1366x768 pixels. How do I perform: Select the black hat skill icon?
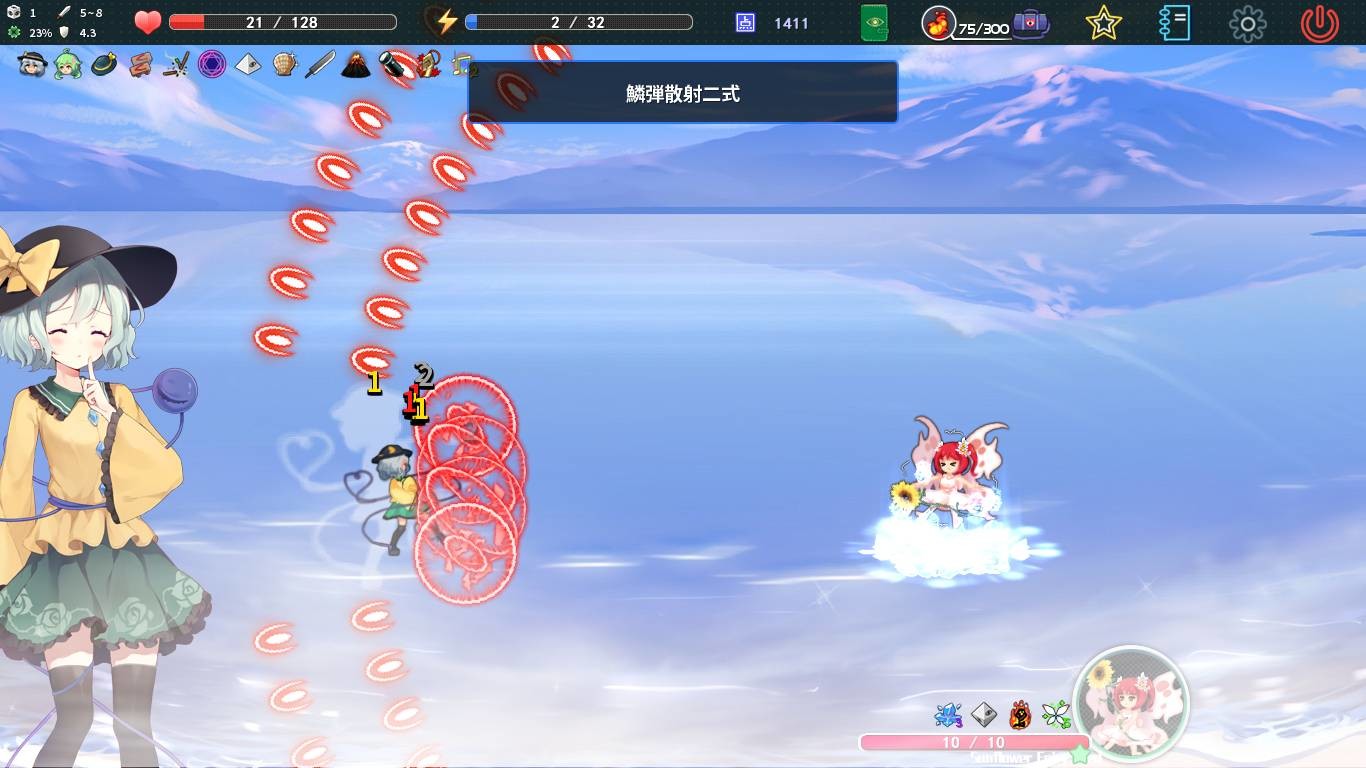(x=101, y=65)
